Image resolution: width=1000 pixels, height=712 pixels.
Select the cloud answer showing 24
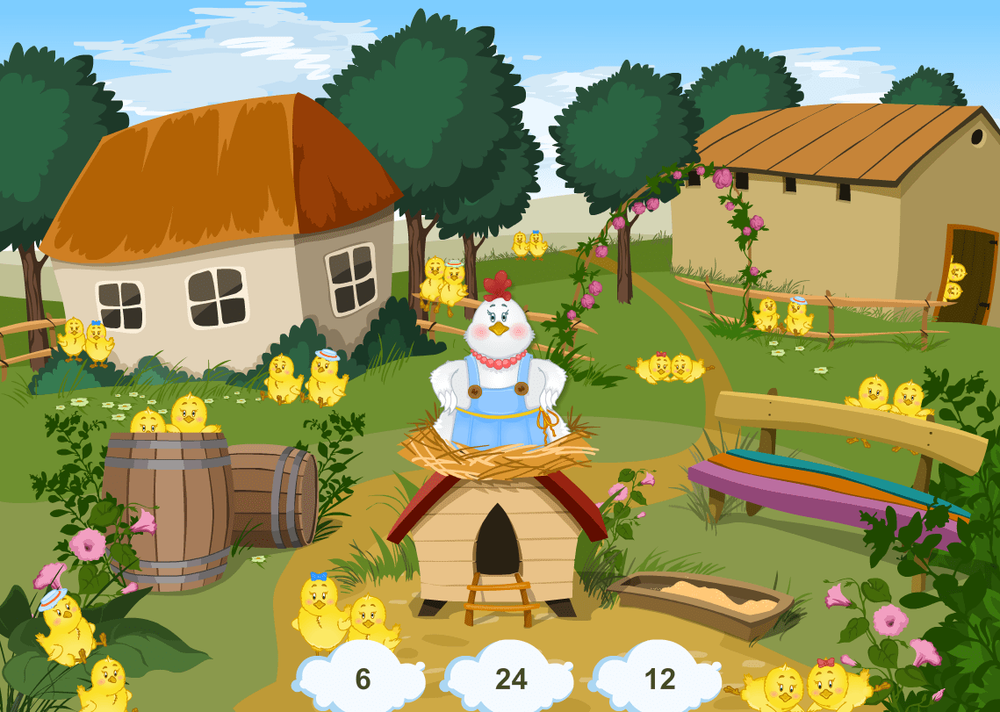511,679
